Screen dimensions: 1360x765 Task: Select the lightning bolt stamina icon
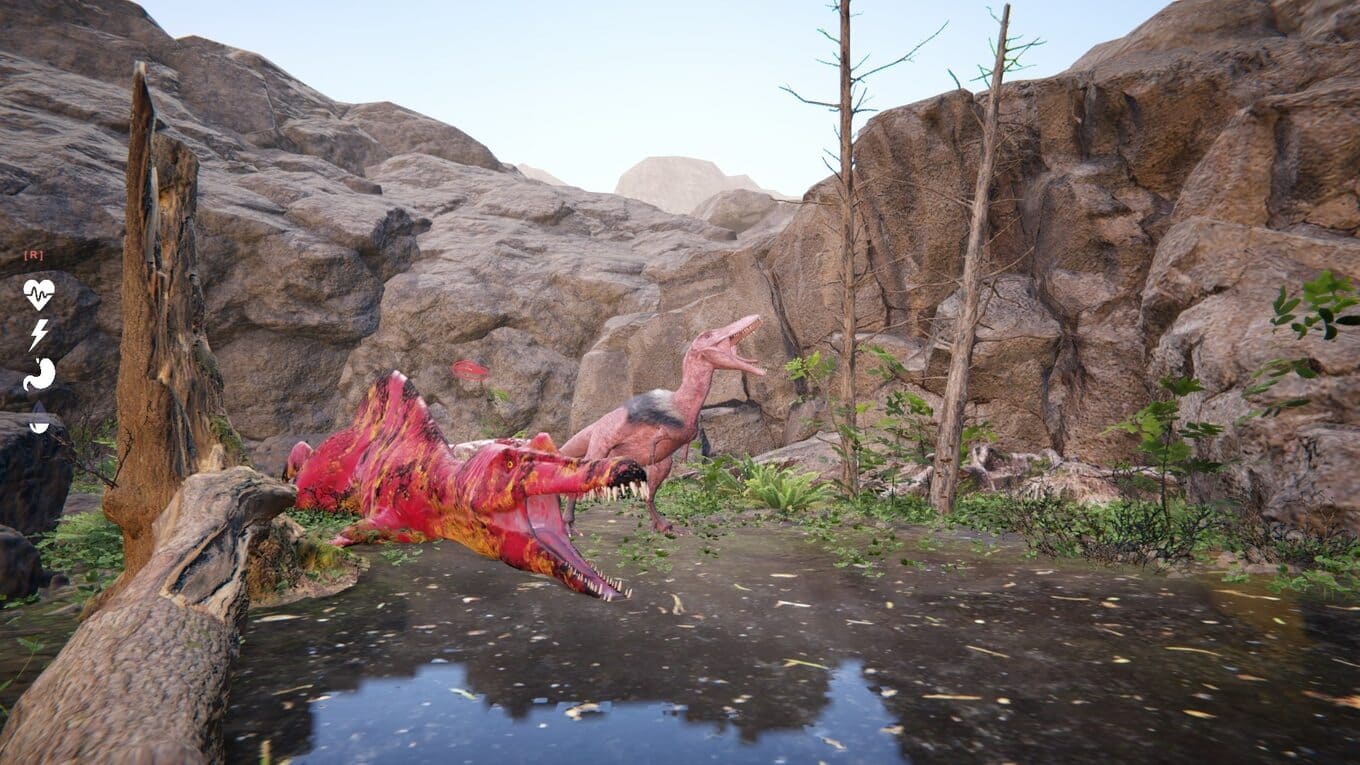38,334
